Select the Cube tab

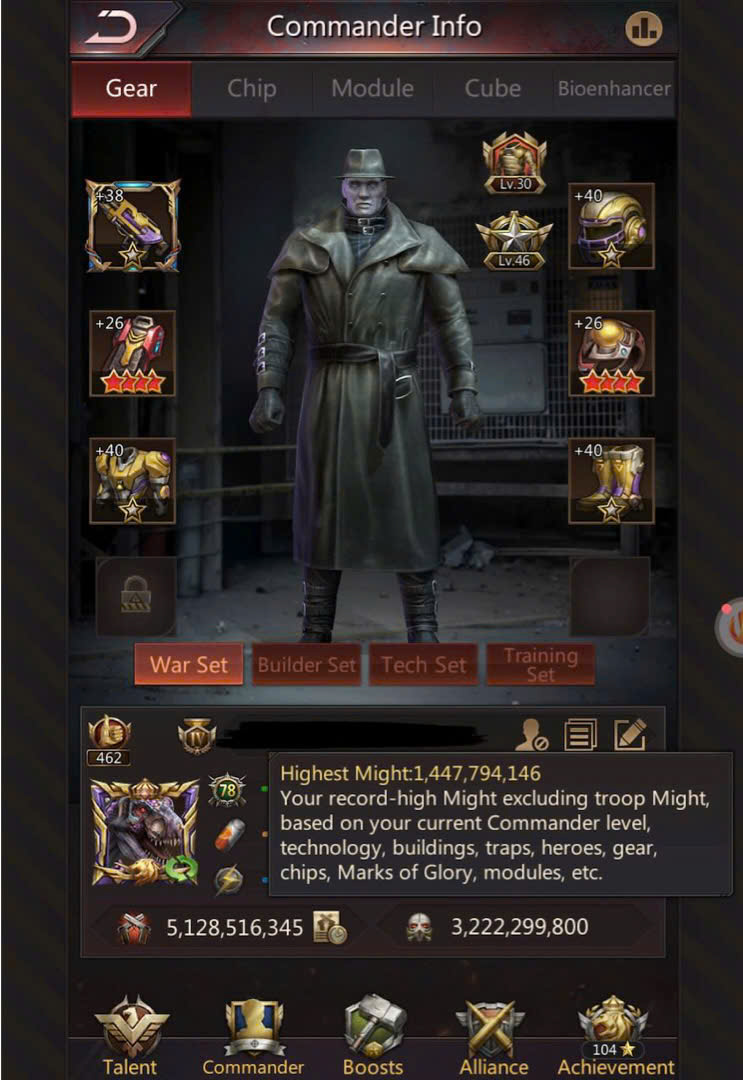[492, 89]
